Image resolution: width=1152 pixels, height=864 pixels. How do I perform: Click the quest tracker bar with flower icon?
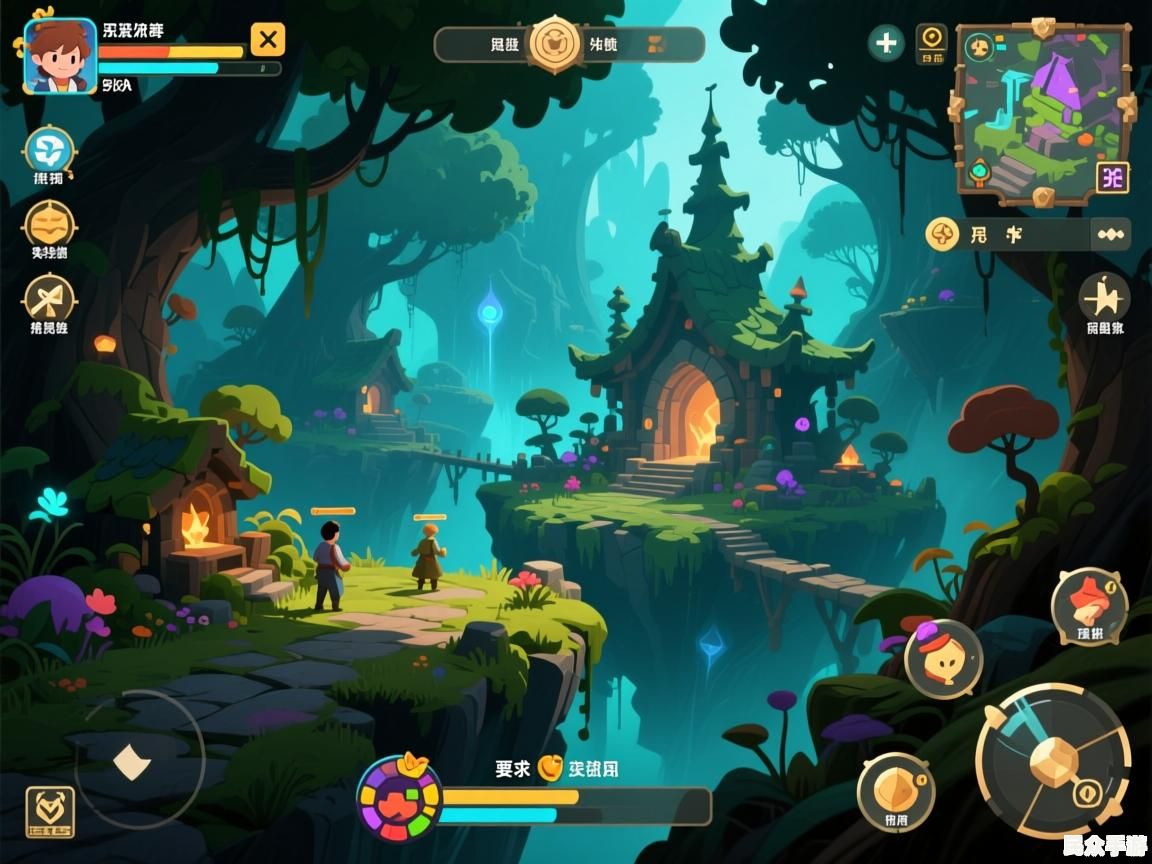(1010, 235)
